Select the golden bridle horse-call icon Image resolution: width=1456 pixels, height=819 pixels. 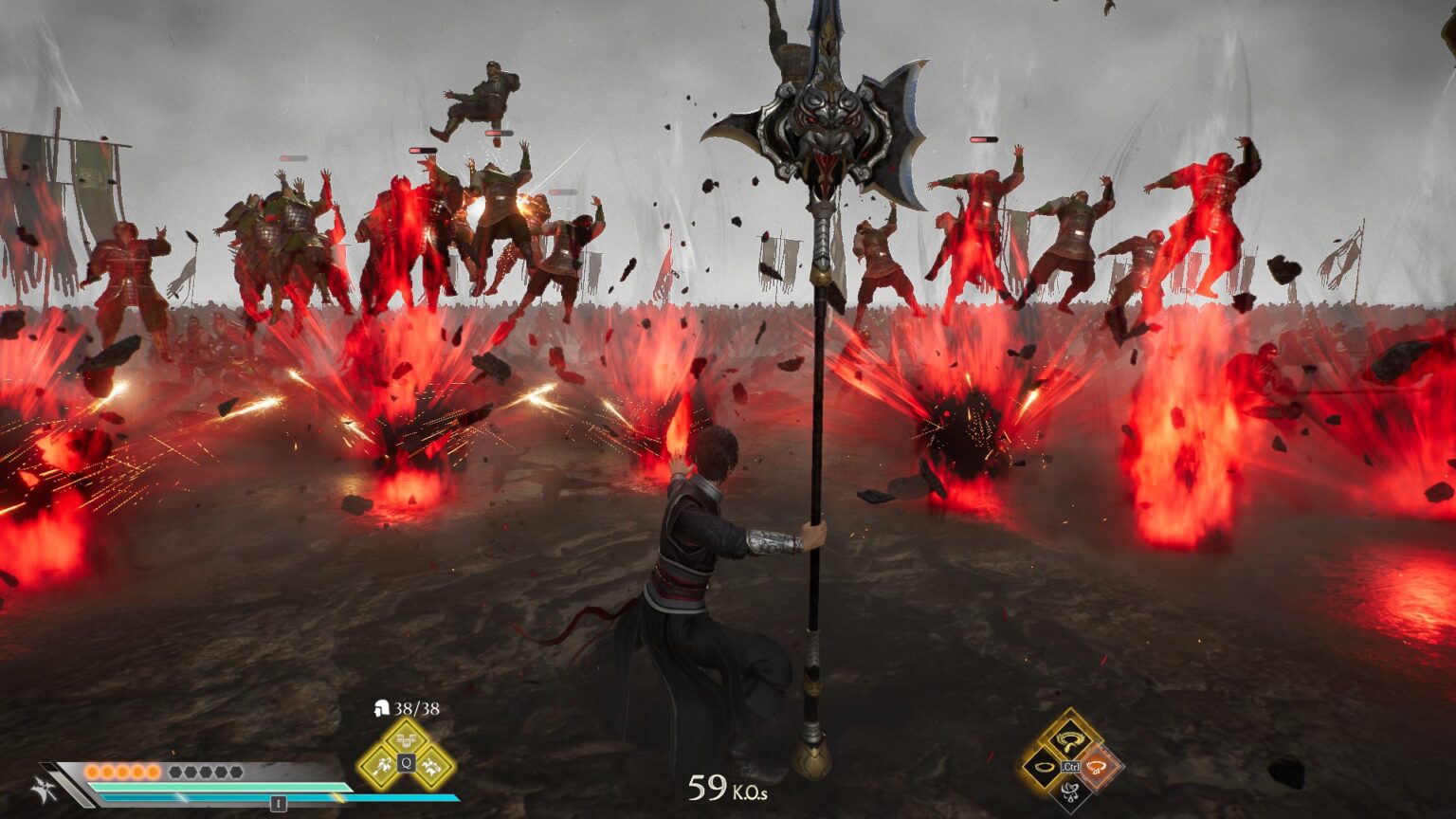pos(1067,739)
